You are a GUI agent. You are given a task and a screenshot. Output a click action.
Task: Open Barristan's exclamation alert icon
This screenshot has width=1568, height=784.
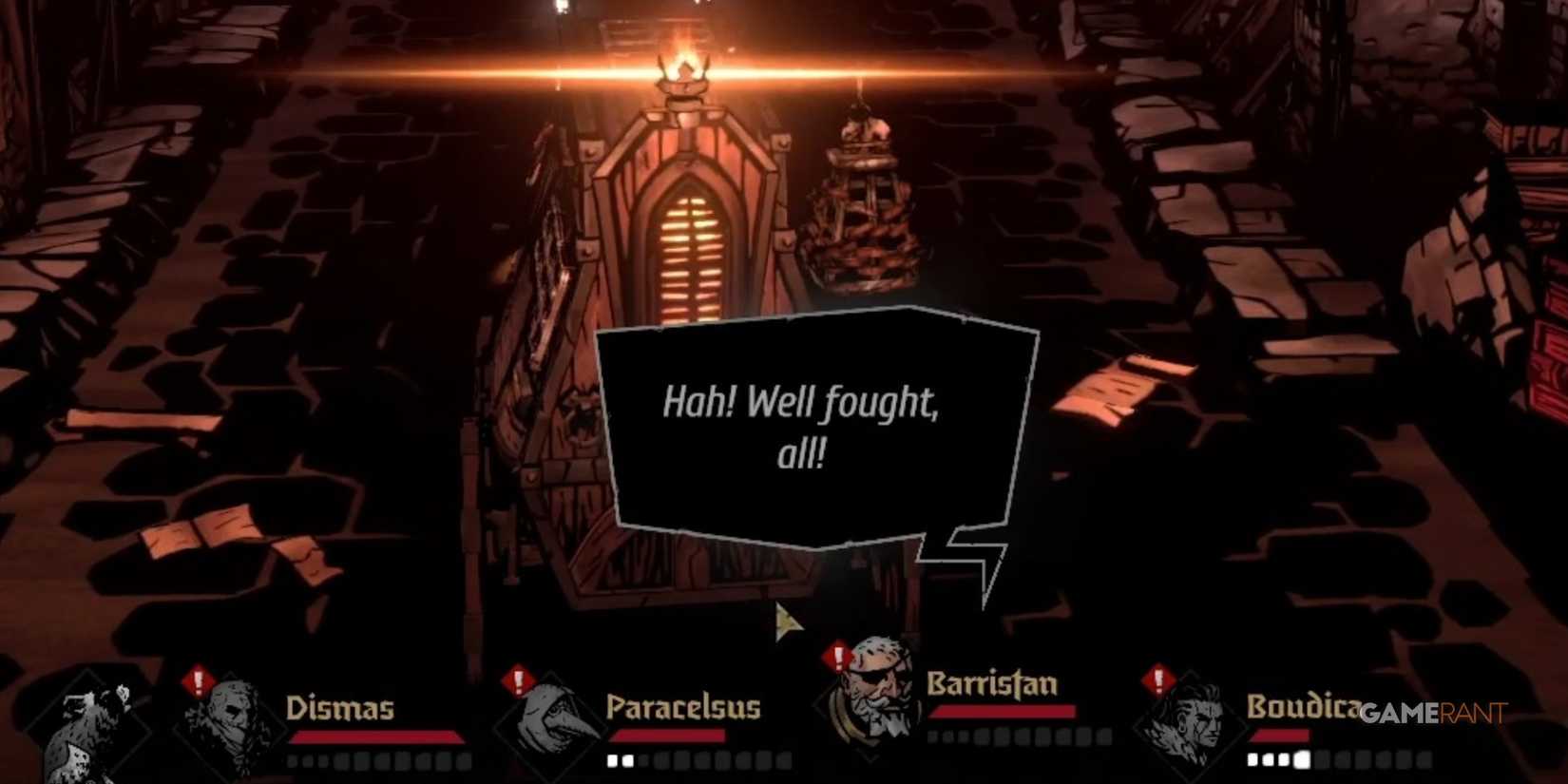837,656
